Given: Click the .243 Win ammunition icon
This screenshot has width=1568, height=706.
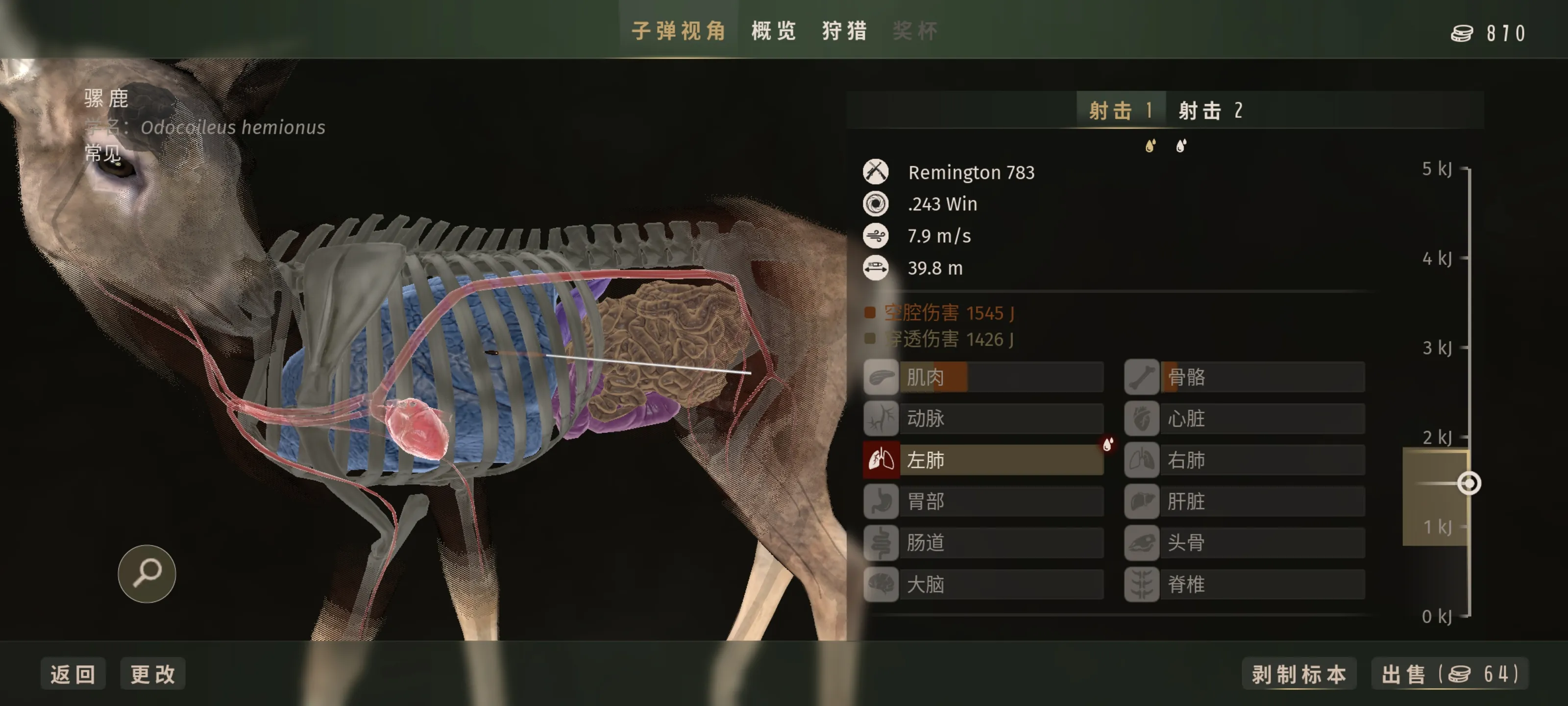Looking at the screenshot, I should pyautogui.click(x=875, y=204).
